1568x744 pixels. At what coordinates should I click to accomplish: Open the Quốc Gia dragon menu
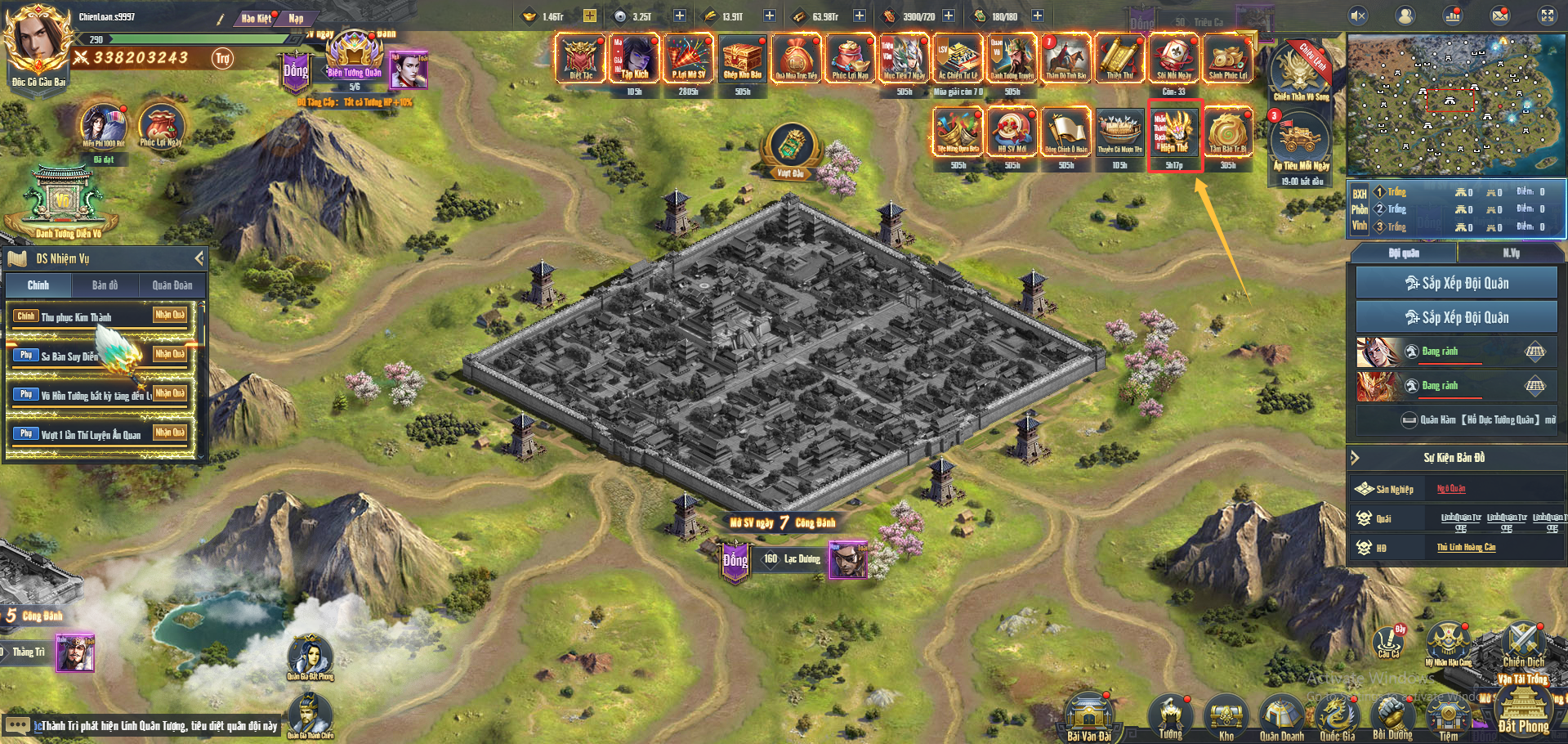[1337, 717]
